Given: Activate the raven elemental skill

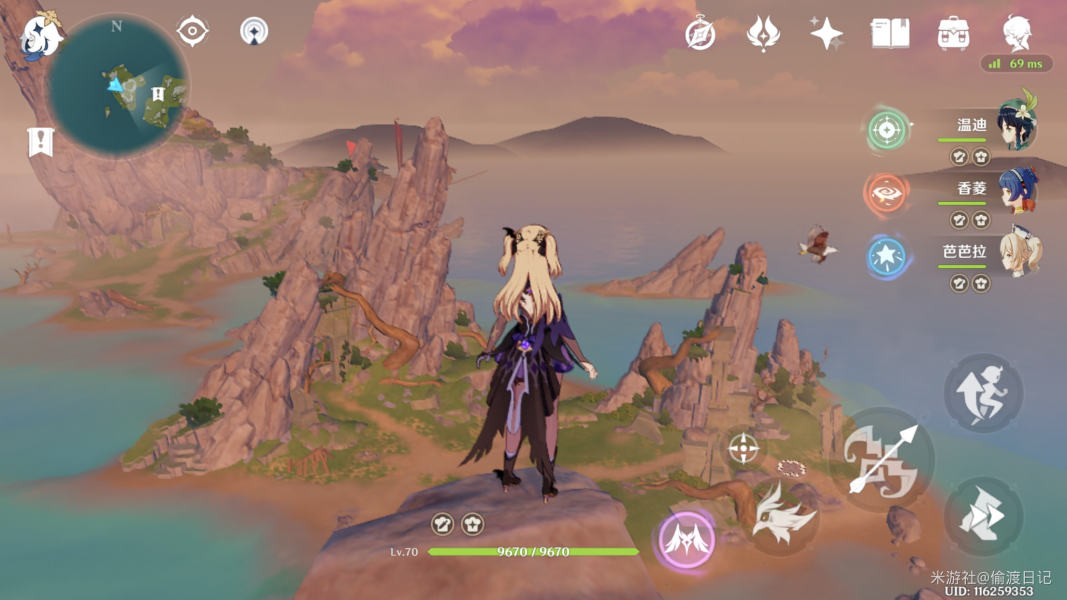Looking at the screenshot, I should [783, 517].
